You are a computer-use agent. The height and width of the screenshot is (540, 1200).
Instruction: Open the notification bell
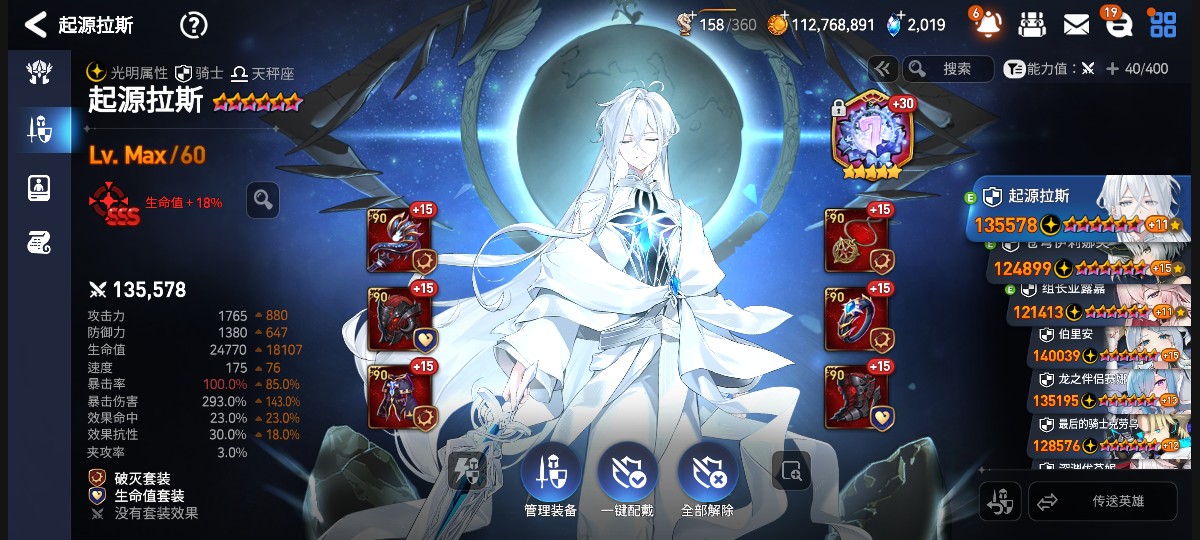(987, 24)
